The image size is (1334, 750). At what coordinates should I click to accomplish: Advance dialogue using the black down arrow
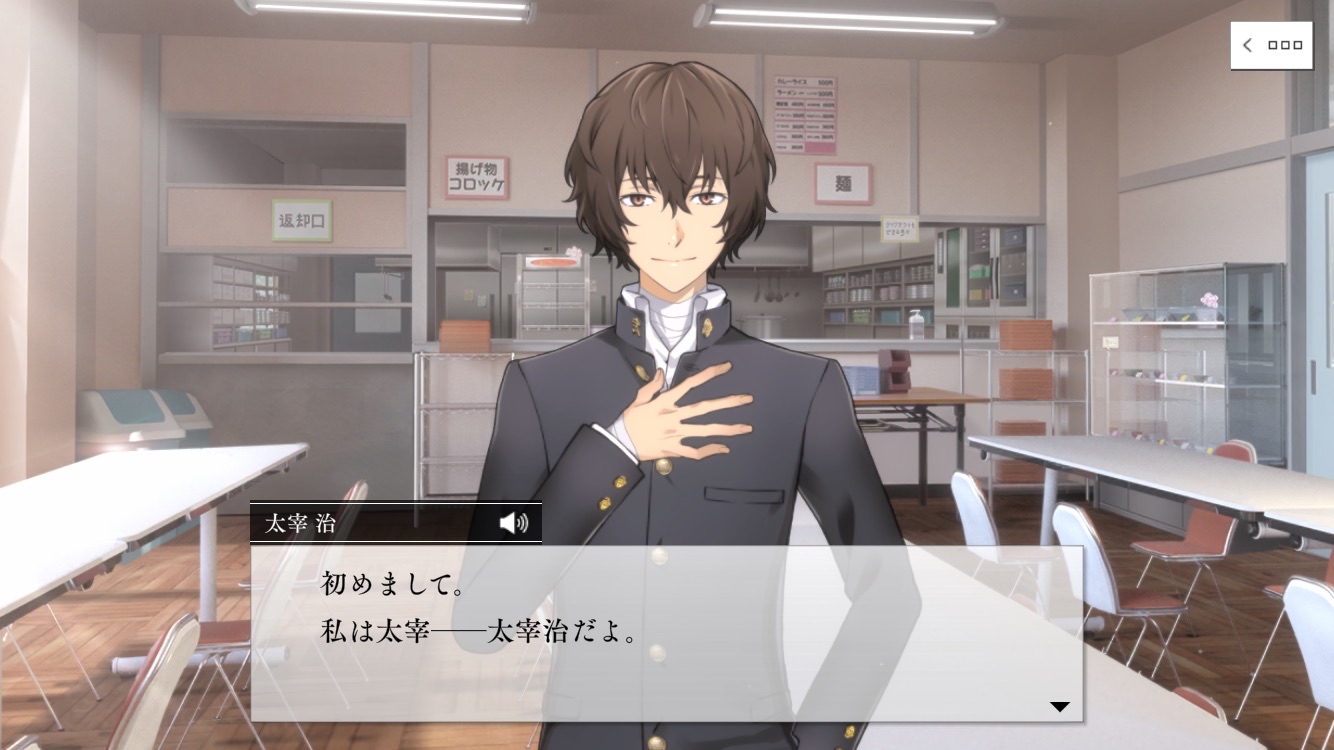pos(1060,707)
